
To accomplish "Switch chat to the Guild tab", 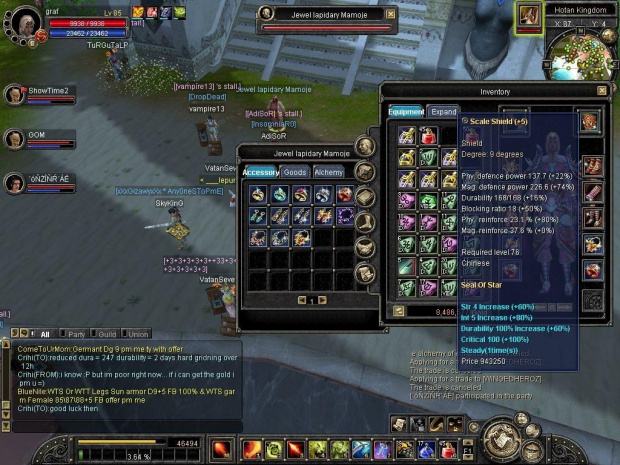I will click(x=105, y=334).
